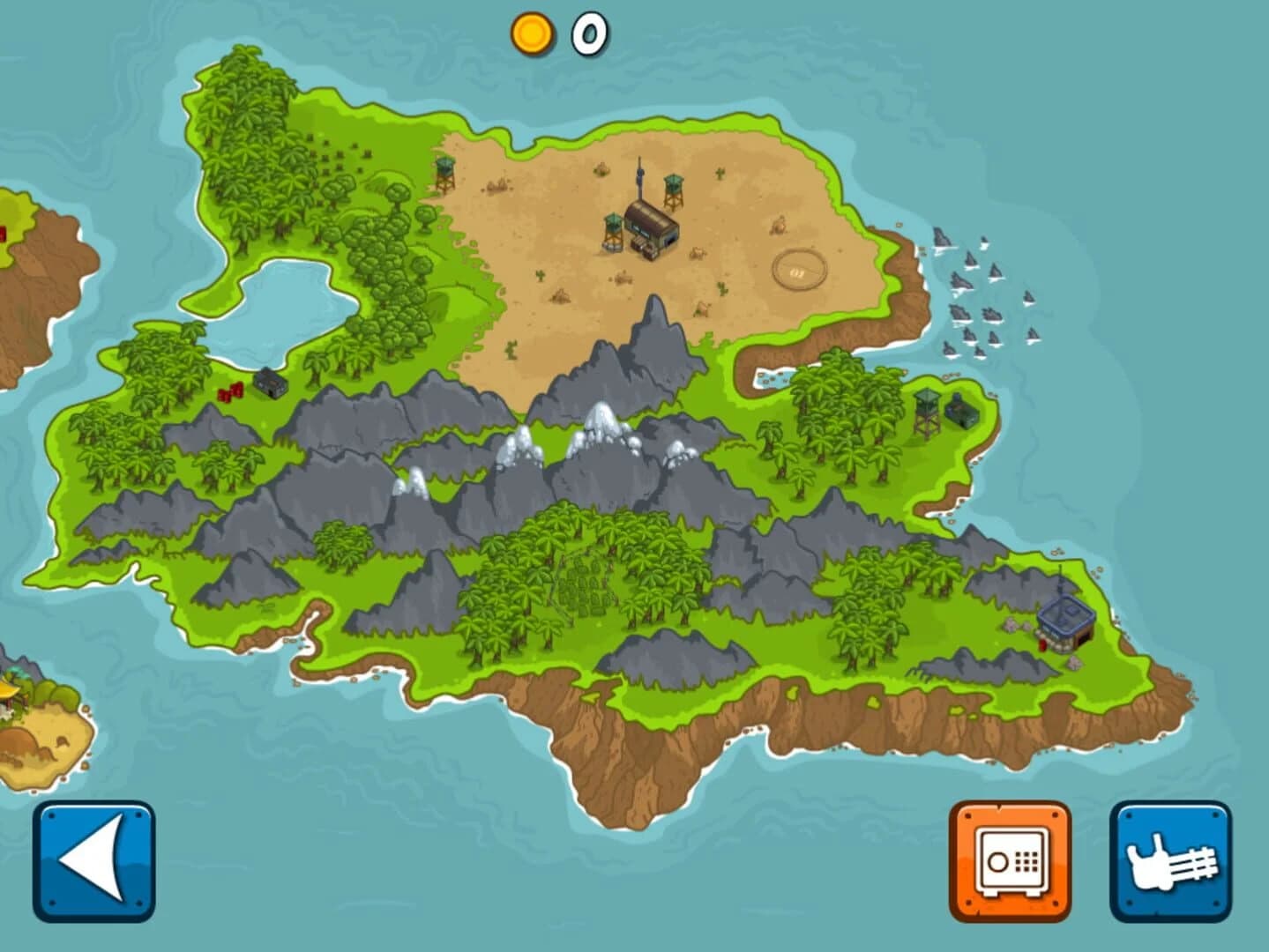Tap the gold coin icon at the top
This screenshot has height=952, width=1269.
pyautogui.click(x=531, y=33)
